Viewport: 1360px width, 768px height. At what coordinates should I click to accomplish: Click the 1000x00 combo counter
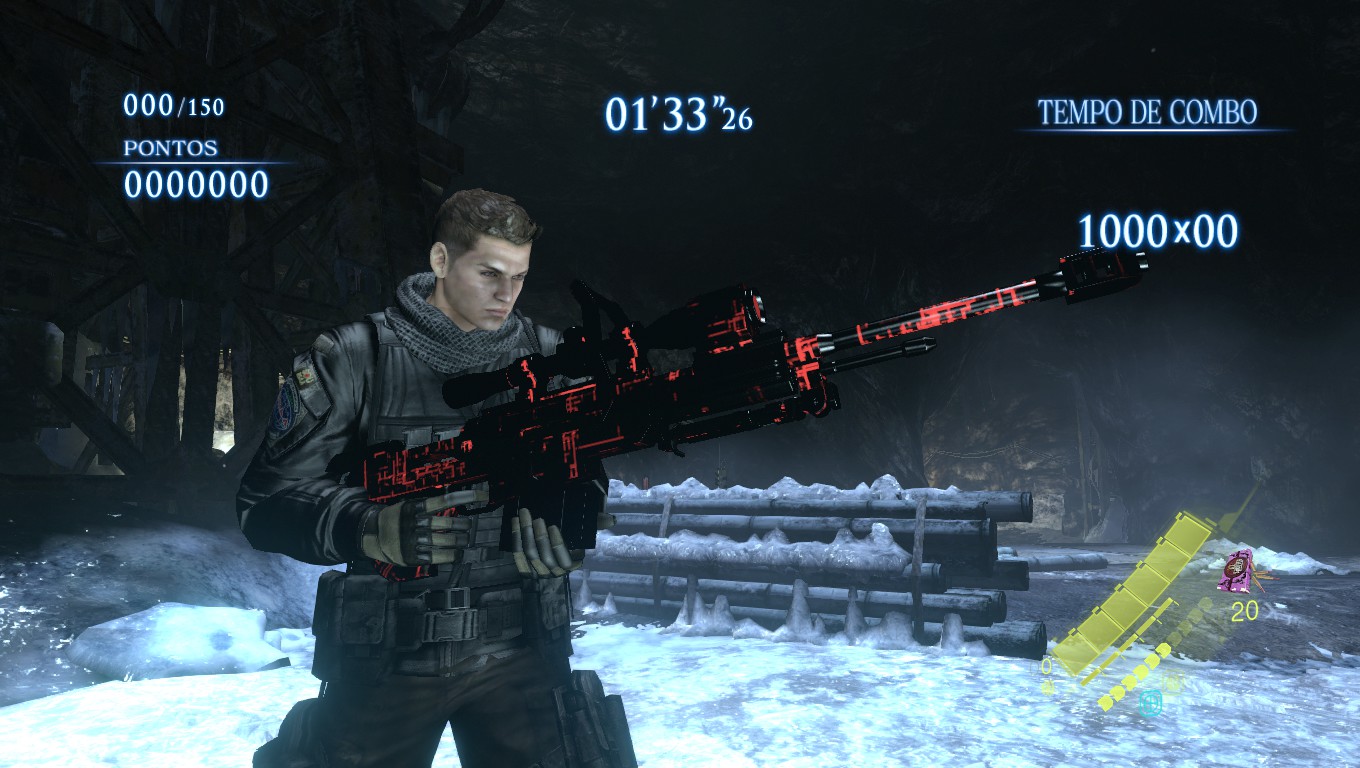[1160, 232]
